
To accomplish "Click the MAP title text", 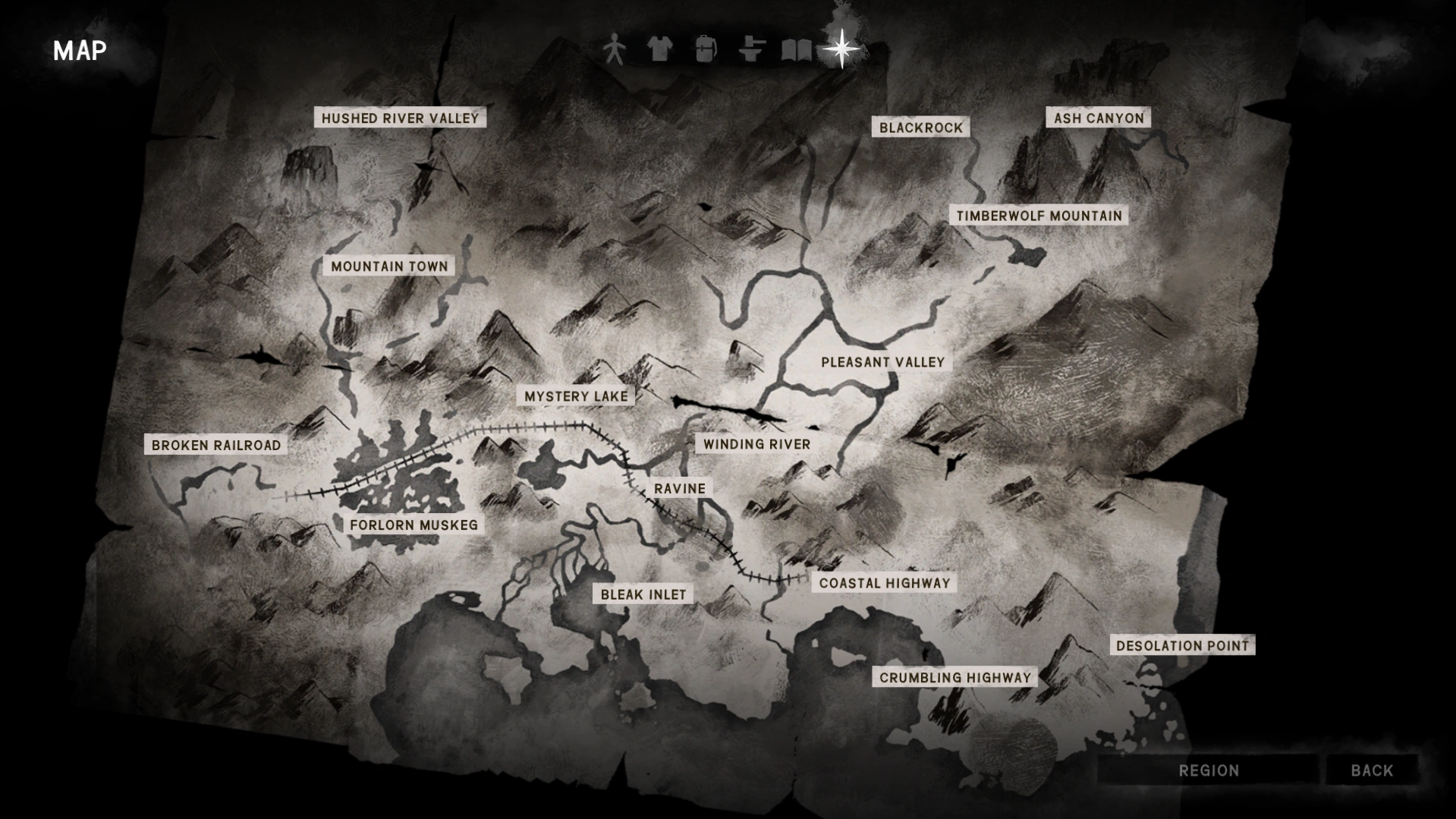I will pyautogui.click(x=79, y=52).
